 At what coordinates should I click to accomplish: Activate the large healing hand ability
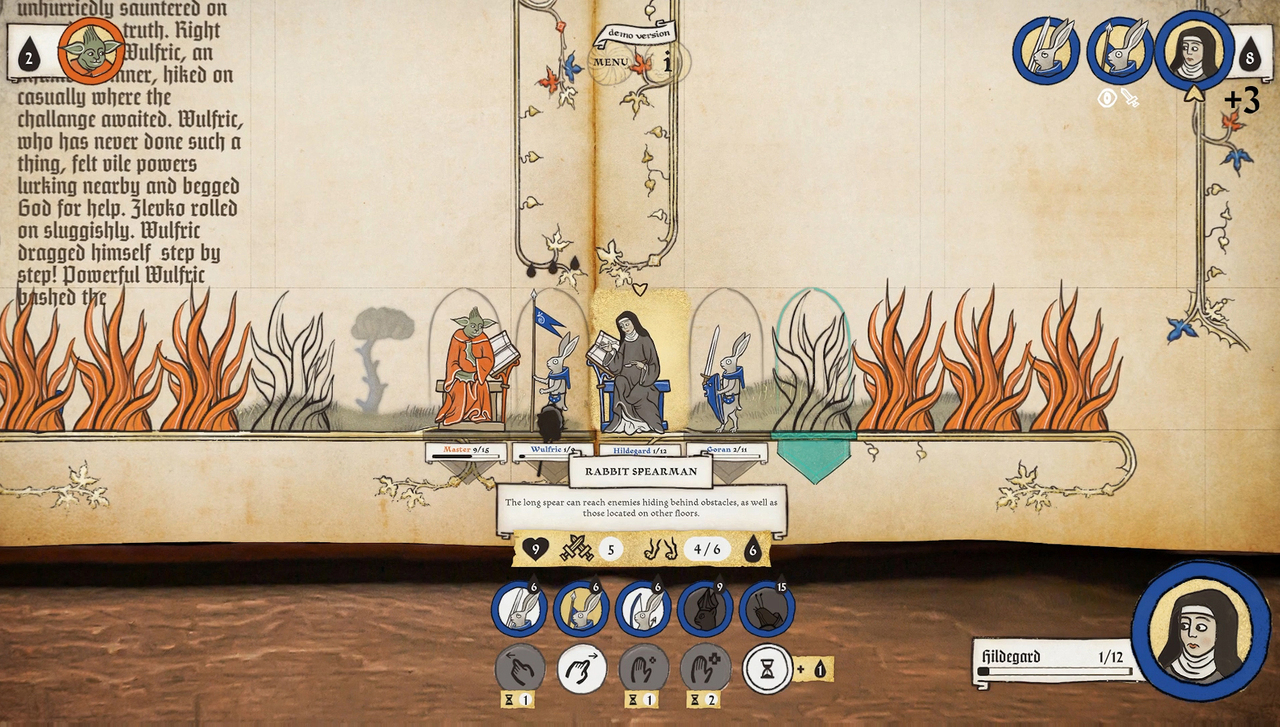coord(706,668)
